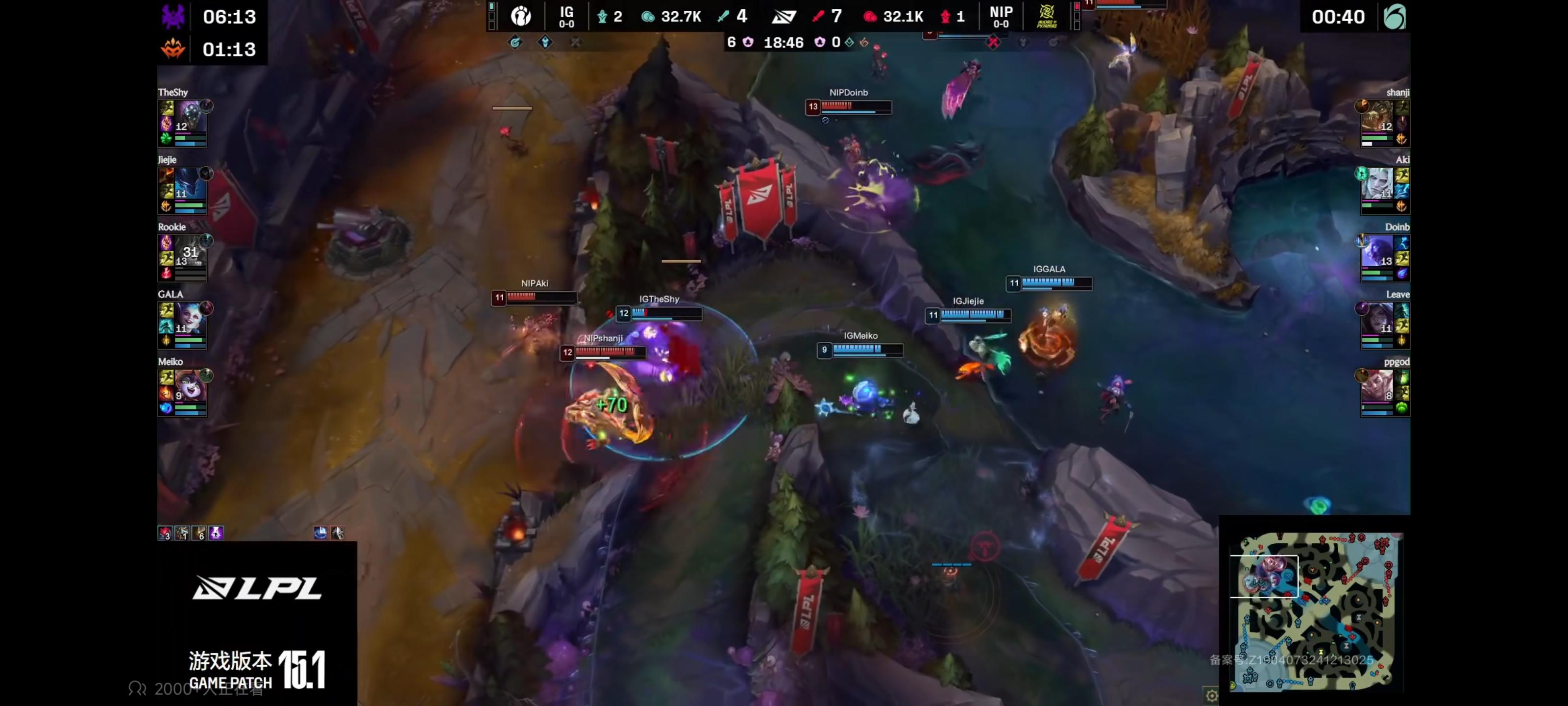
Task: Select GALA's champion portrait
Action: click(x=190, y=319)
